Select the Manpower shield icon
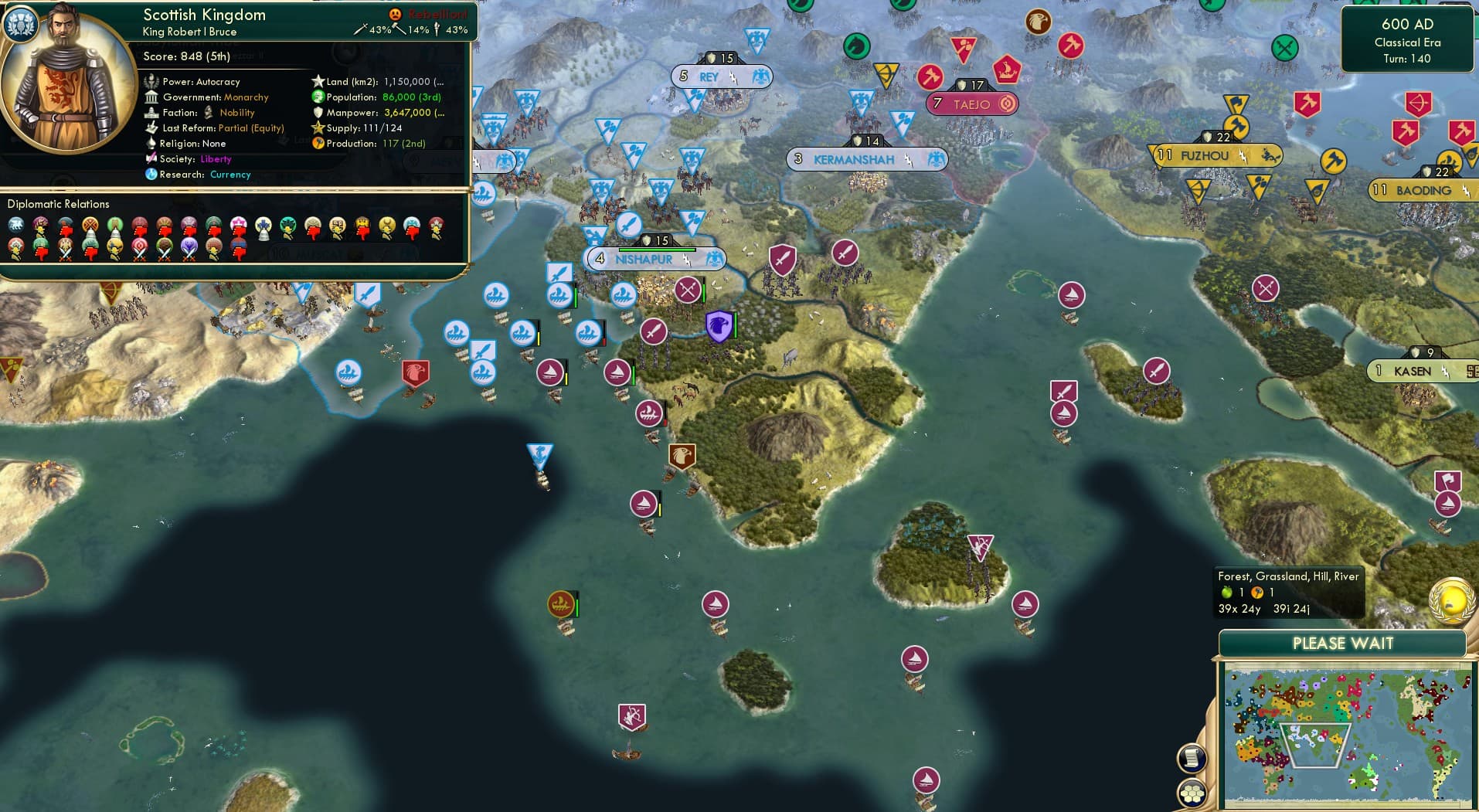The width and height of the screenshot is (1479, 812). [x=317, y=112]
